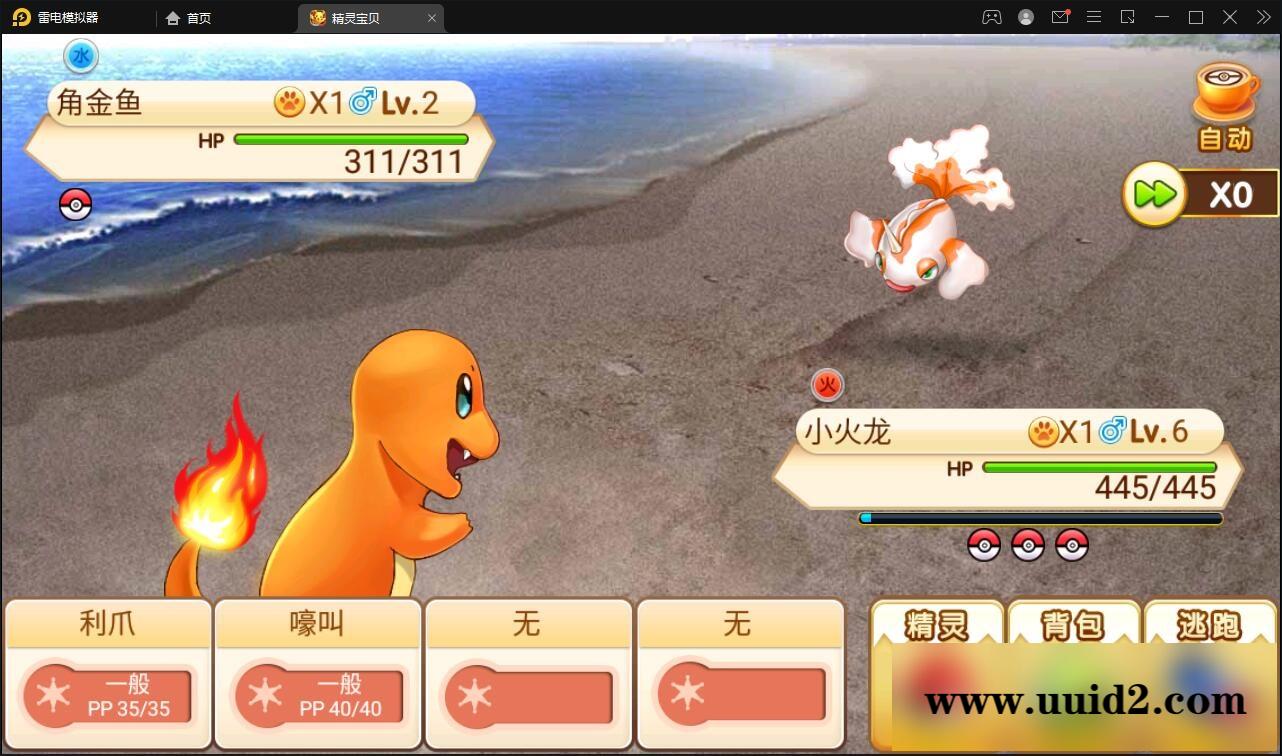Open the mail icon with red notification dot
This screenshot has height=756, width=1282.
pos(1060,17)
